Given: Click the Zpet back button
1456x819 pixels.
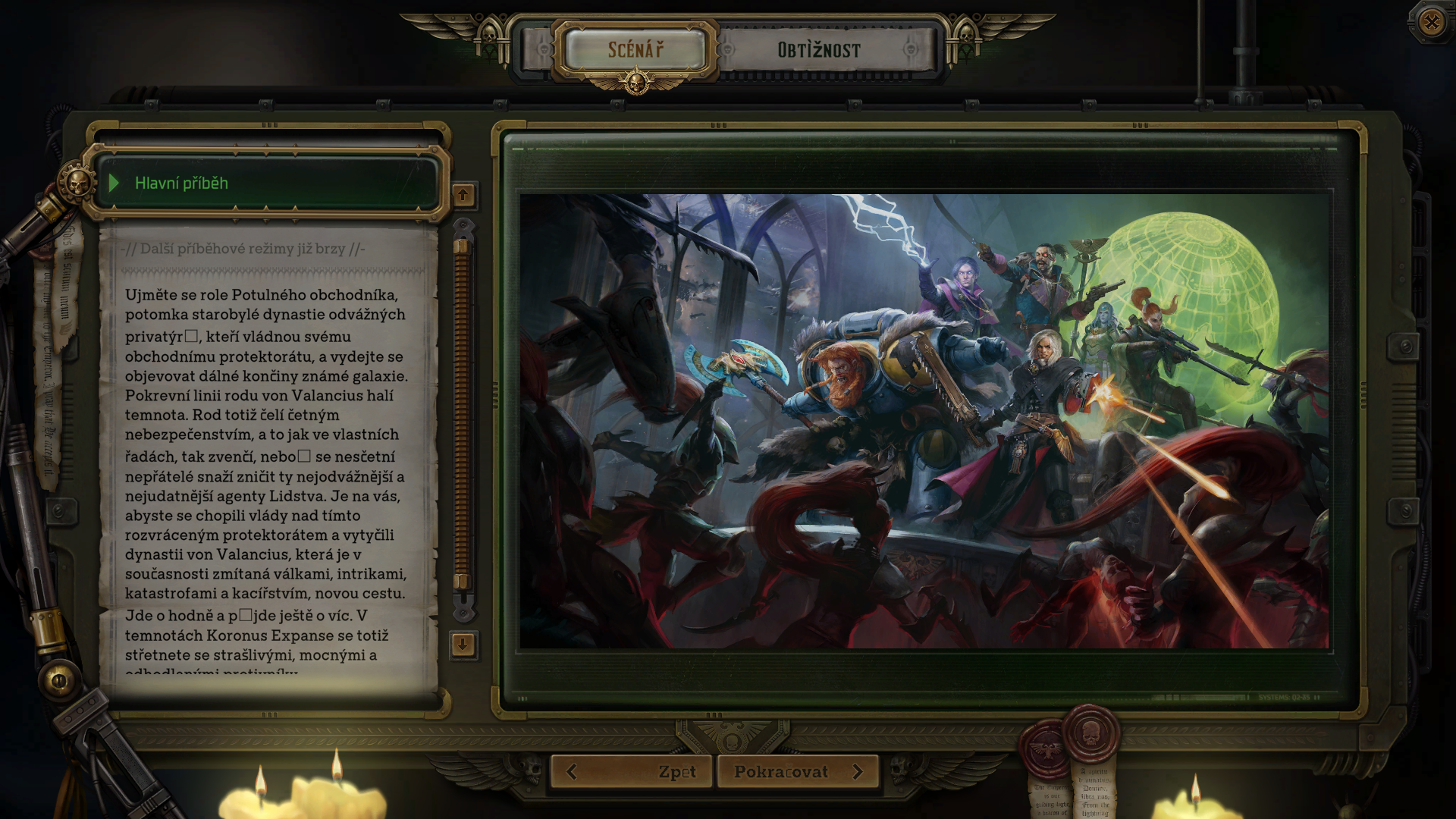Looking at the screenshot, I should (x=632, y=772).
